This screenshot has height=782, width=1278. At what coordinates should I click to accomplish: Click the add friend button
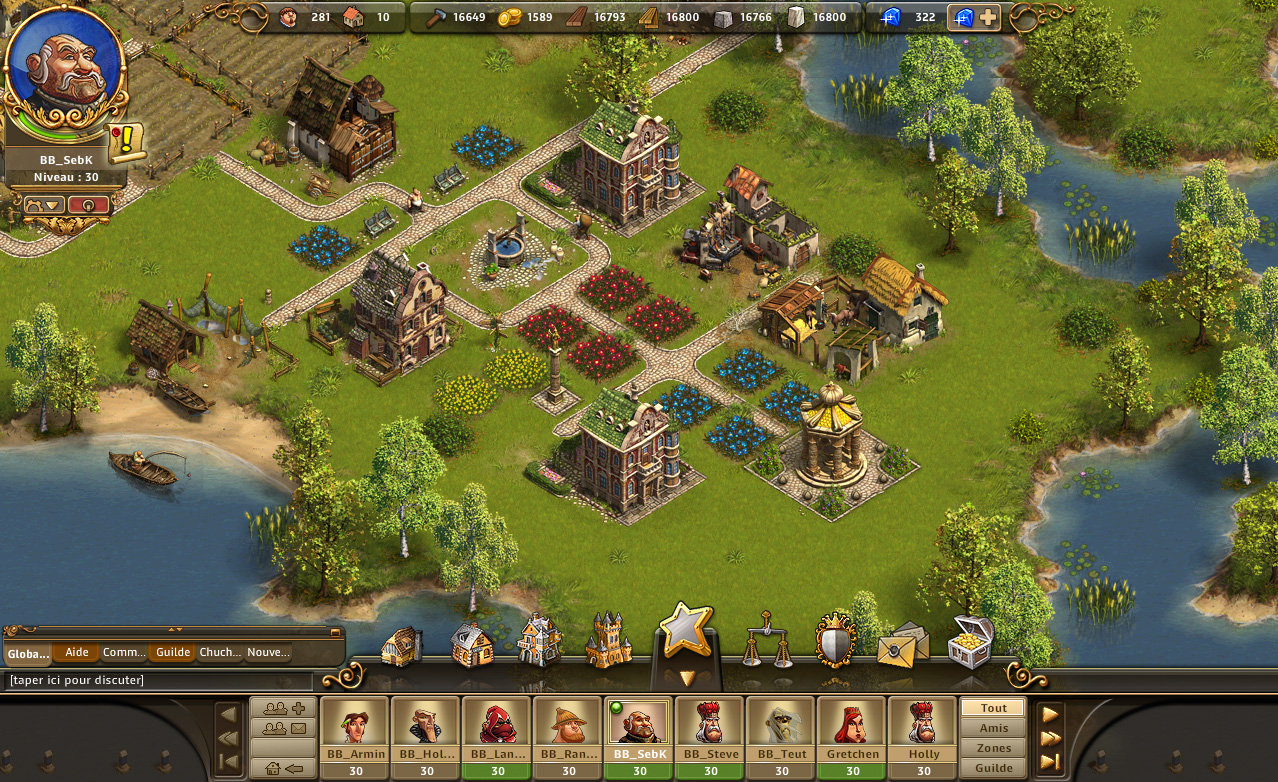(x=284, y=708)
